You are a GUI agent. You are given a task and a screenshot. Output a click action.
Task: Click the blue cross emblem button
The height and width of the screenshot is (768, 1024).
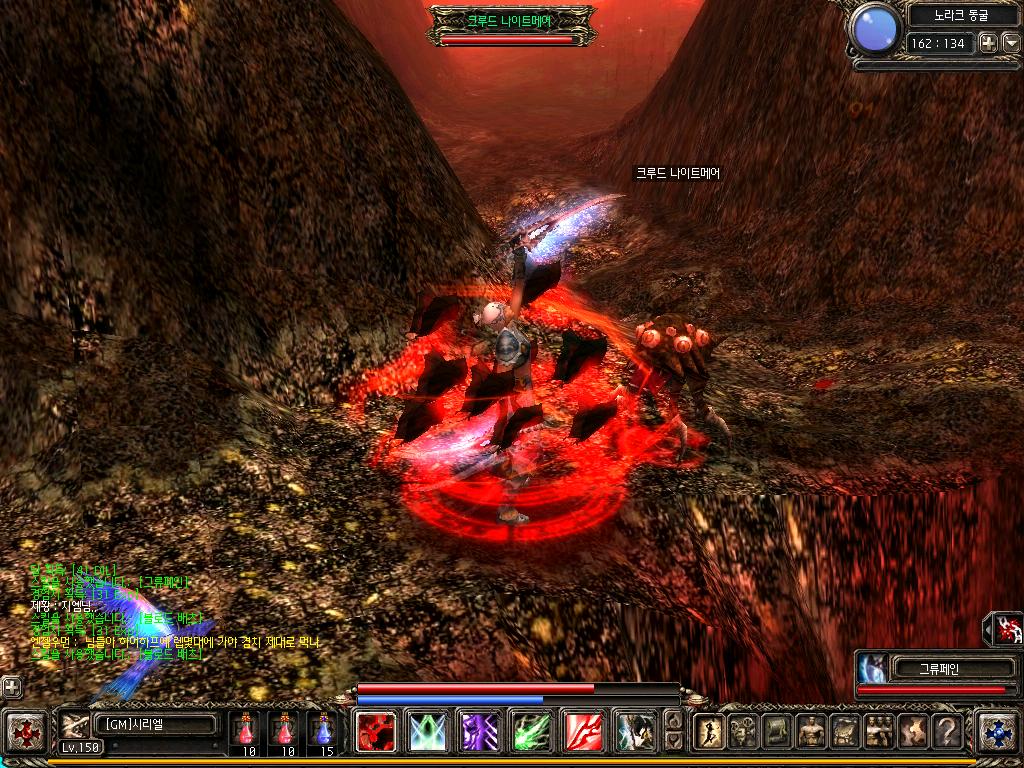click(997, 731)
